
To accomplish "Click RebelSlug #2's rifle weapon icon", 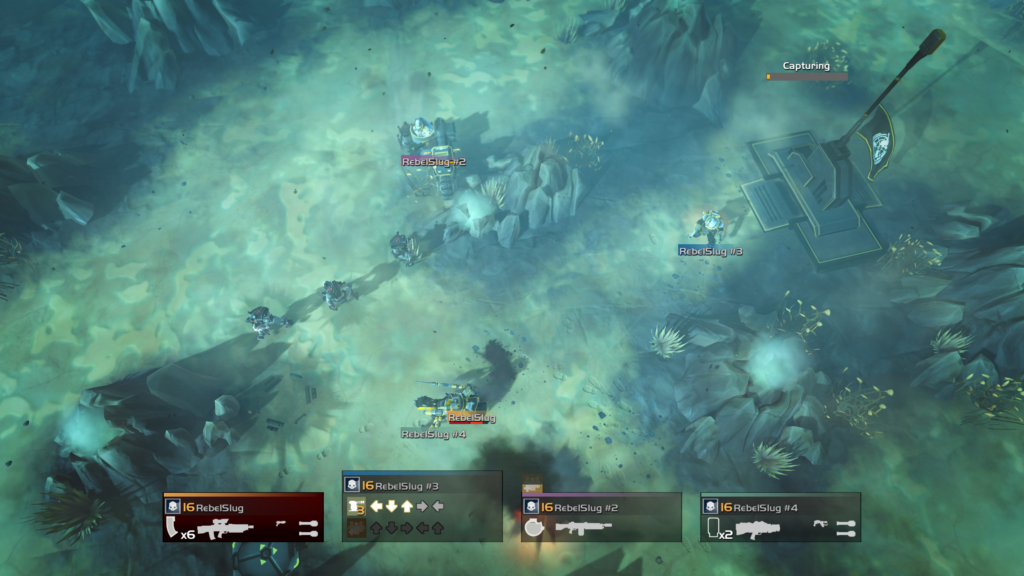I will coord(583,527).
